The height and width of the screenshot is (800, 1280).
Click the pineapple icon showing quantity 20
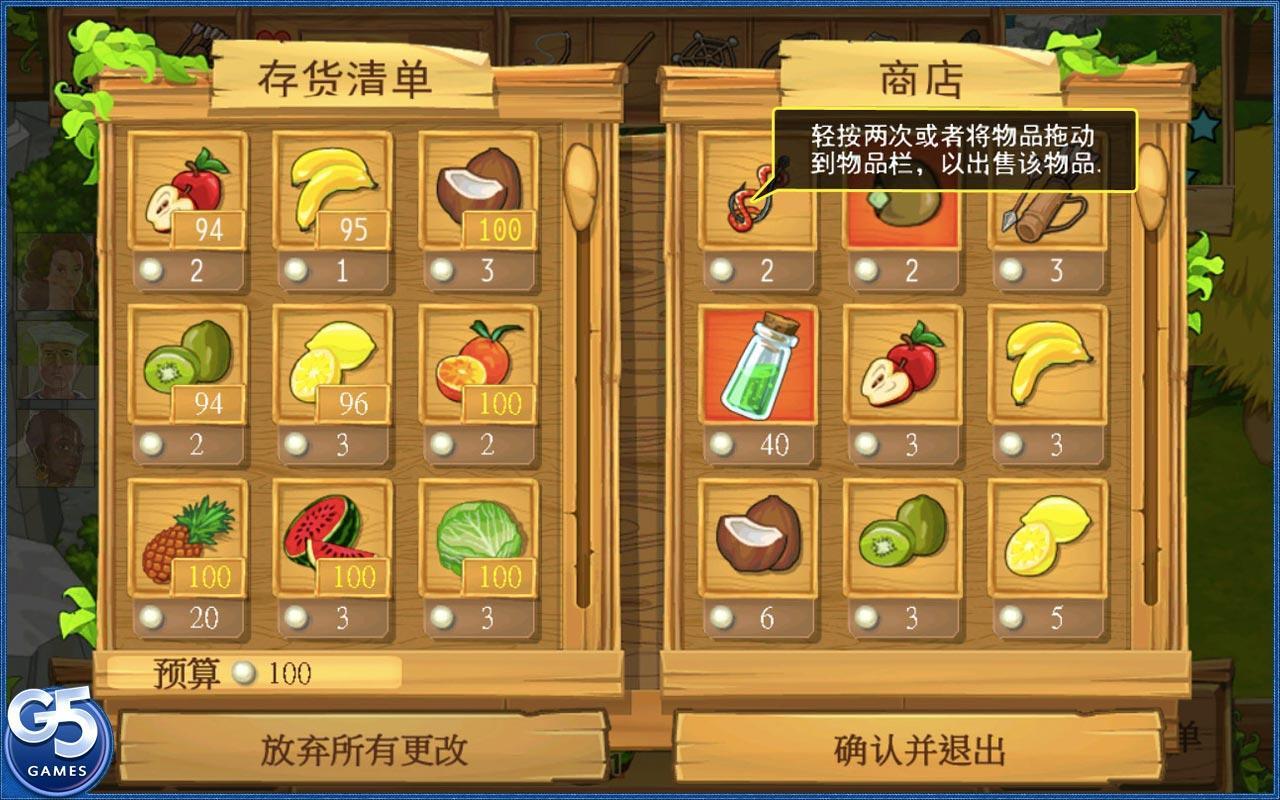(185, 540)
